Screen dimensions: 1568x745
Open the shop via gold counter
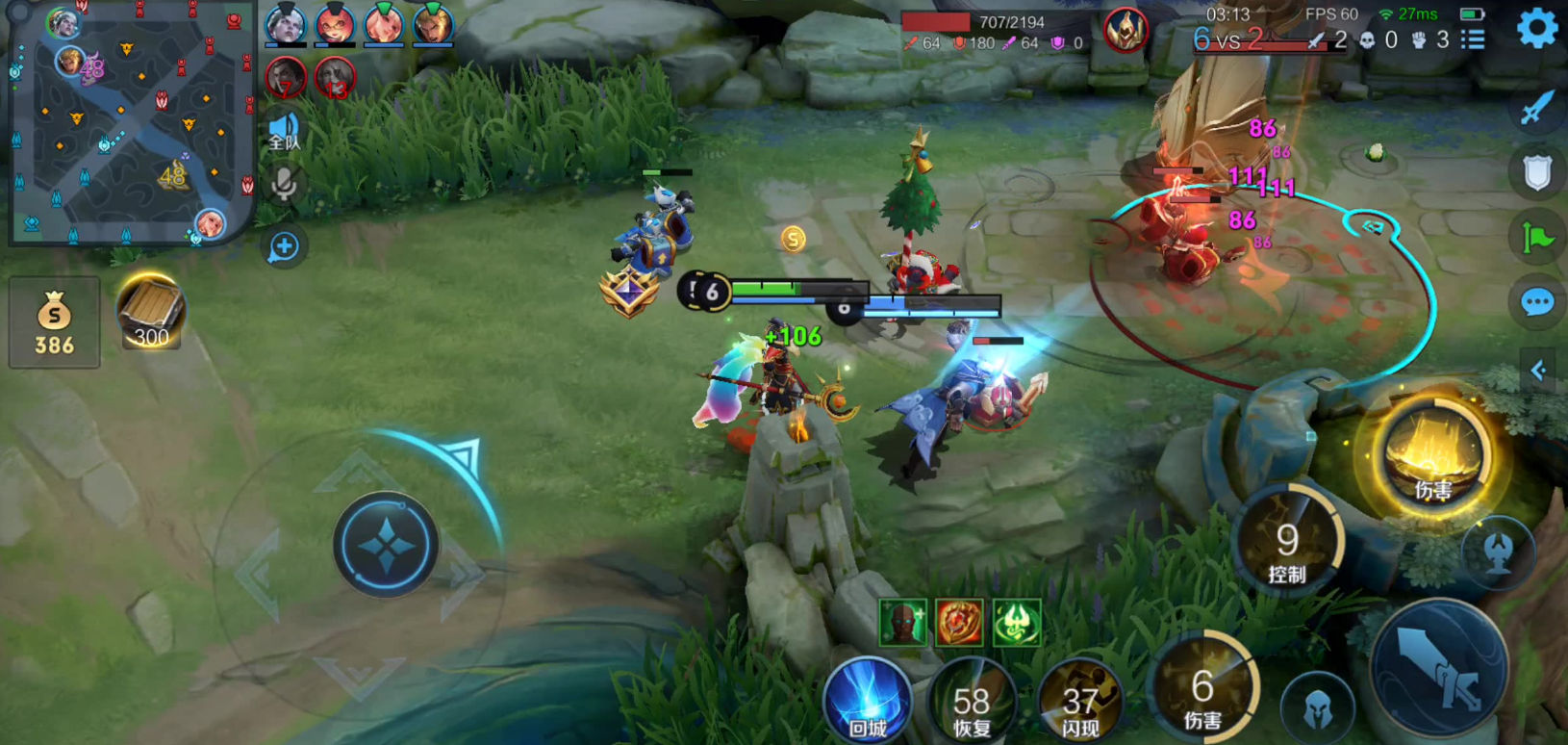(x=54, y=322)
